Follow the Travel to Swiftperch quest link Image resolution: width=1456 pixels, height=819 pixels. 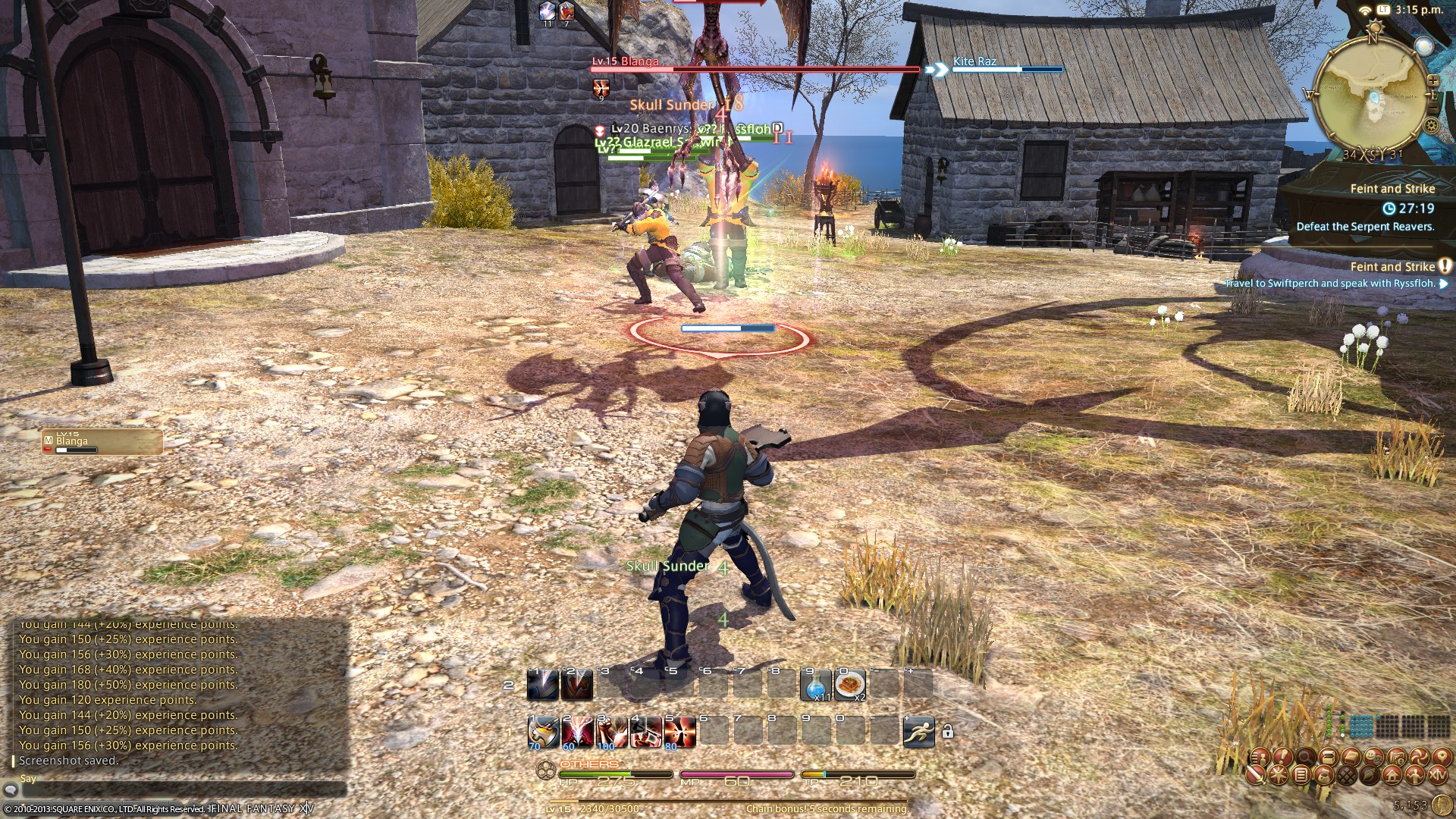point(1329,284)
